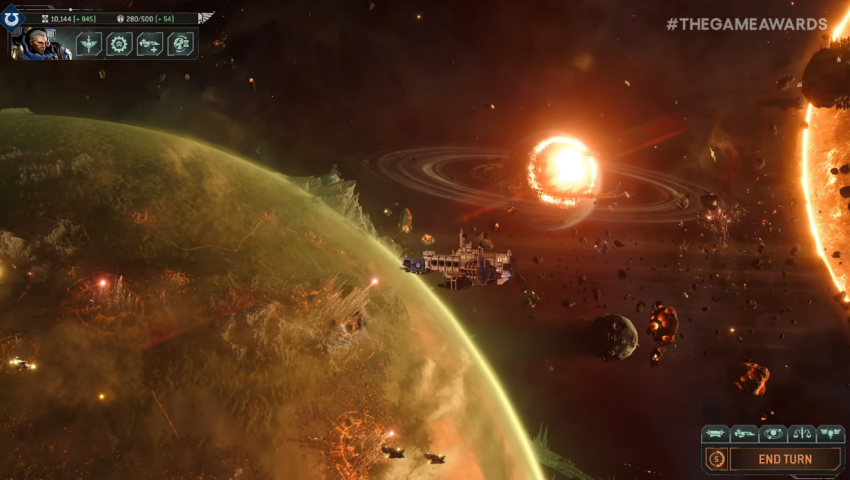Image resolution: width=850 pixels, height=480 pixels.
Task: Open the winged emblem tab above End Turn
Action: pyautogui.click(x=830, y=434)
